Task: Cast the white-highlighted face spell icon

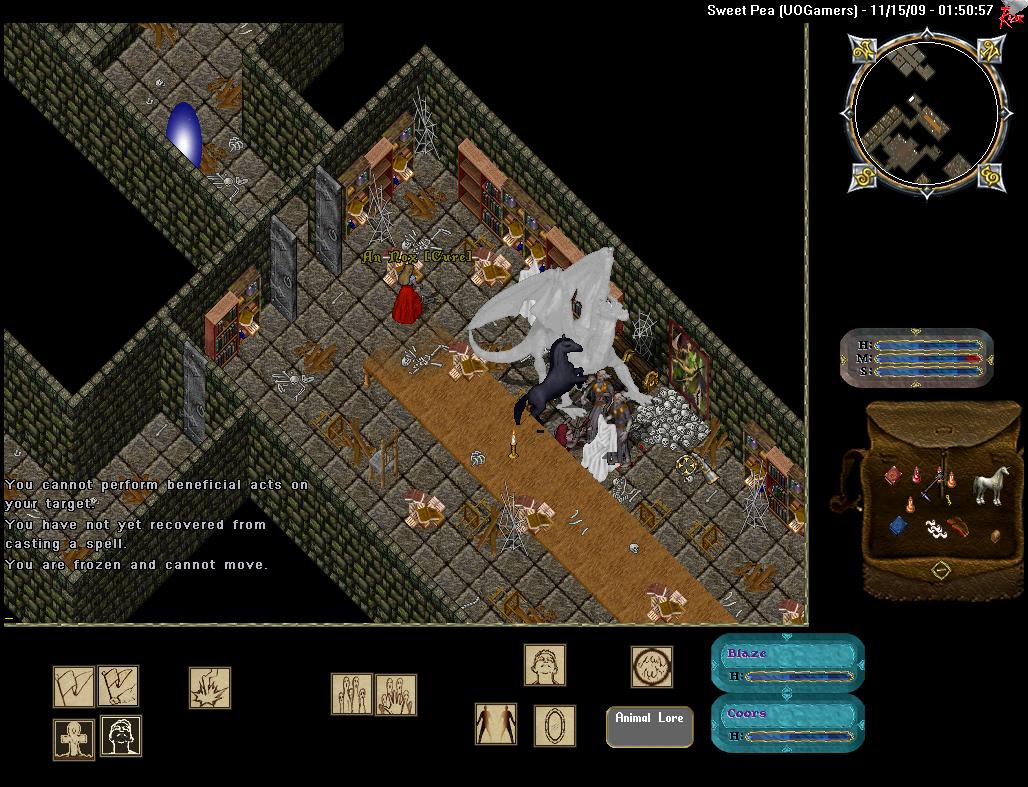Action: pyautogui.click(x=121, y=736)
